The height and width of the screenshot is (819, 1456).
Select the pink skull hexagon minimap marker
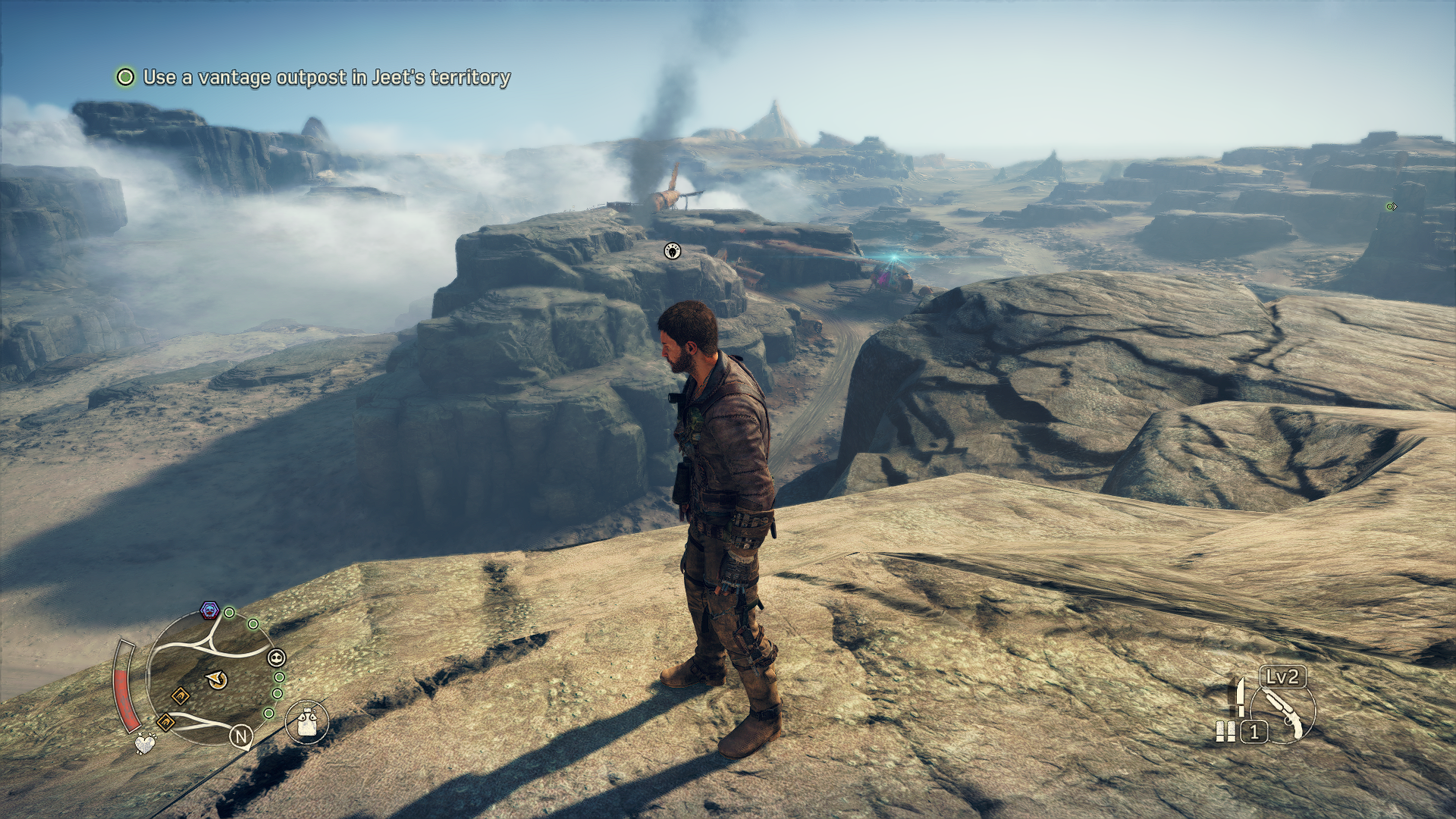point(209,610)
